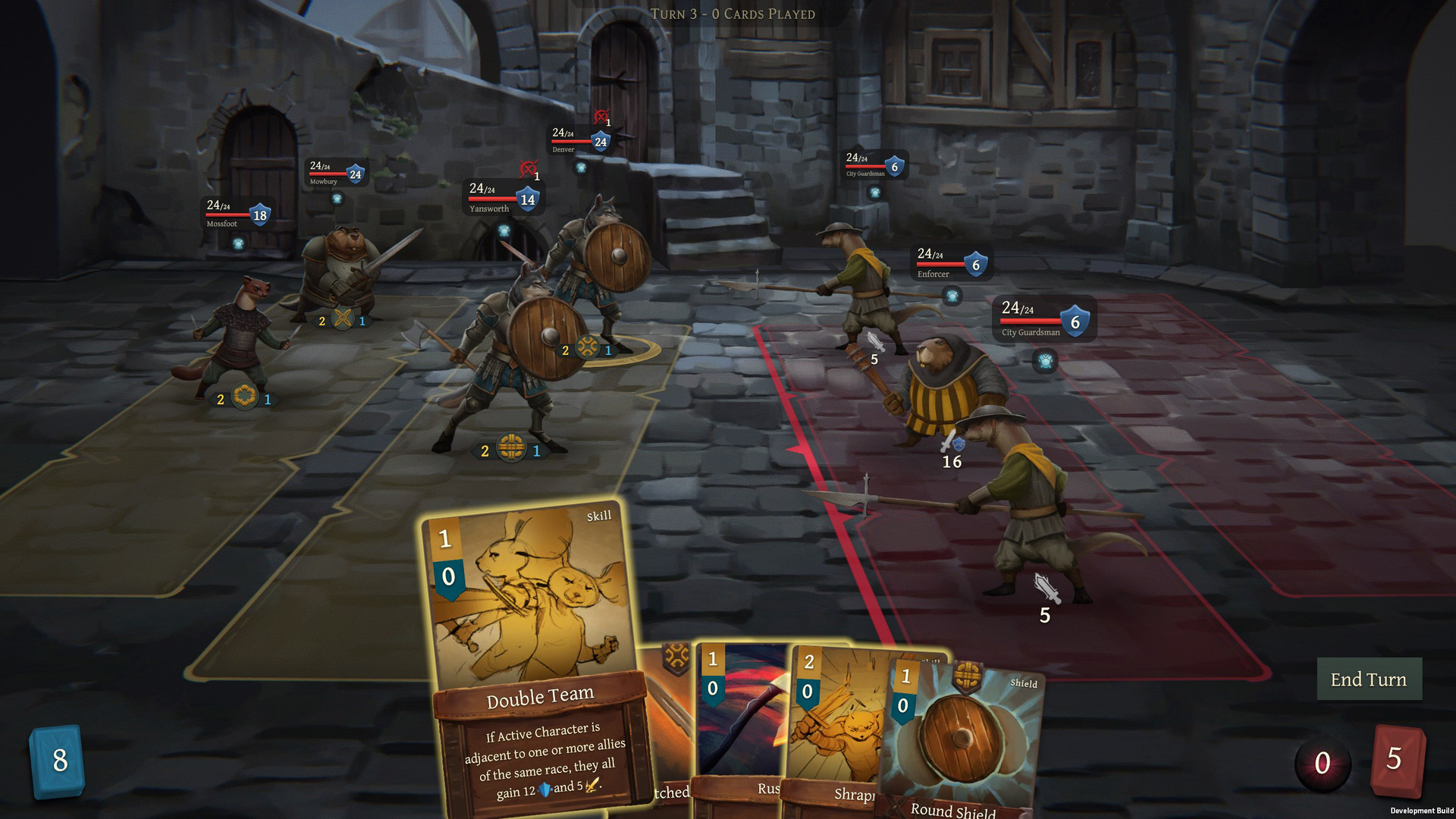This screenshot has width=1456, height=819.
Task: Select the Rust card in hand
Action: click(x=739, y=728)
